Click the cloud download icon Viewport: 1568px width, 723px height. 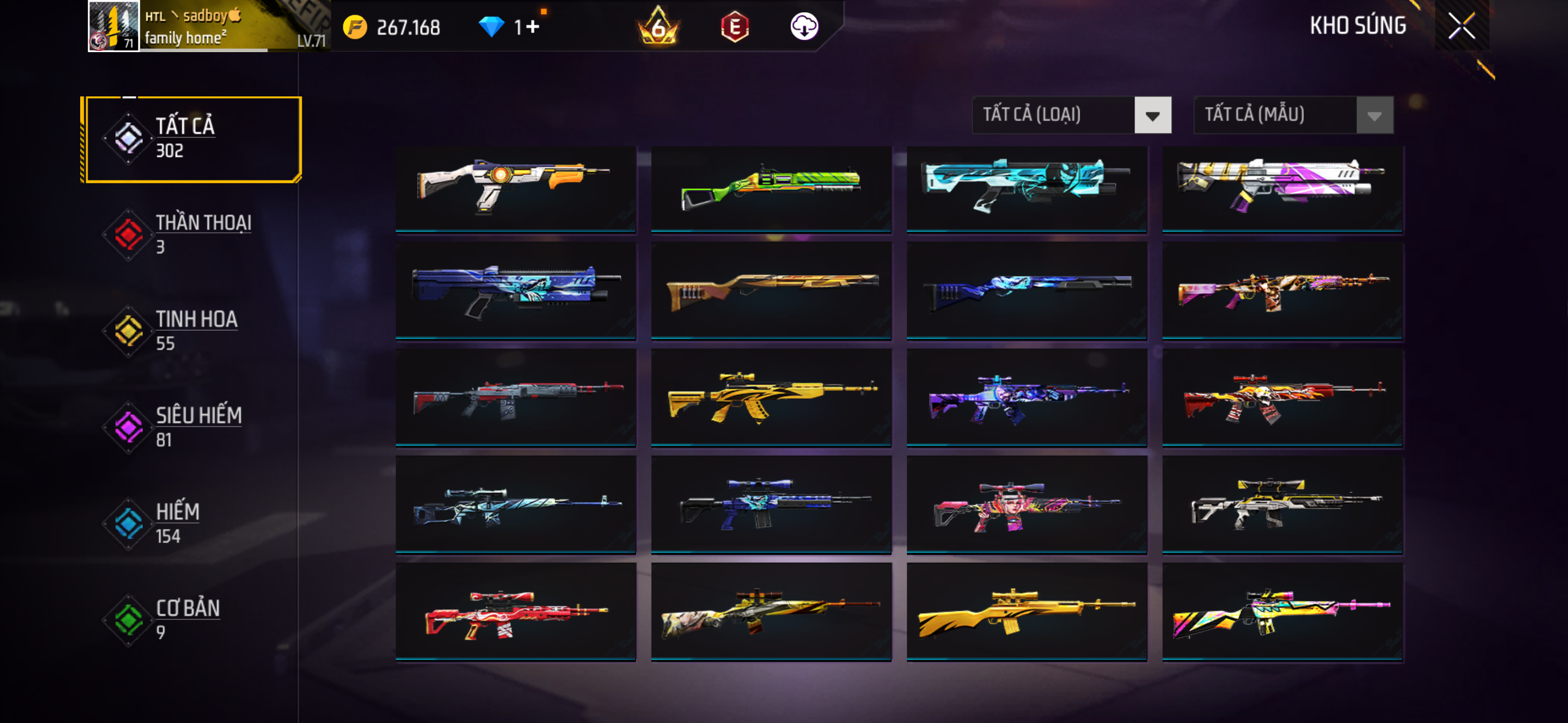coord(804,27)
